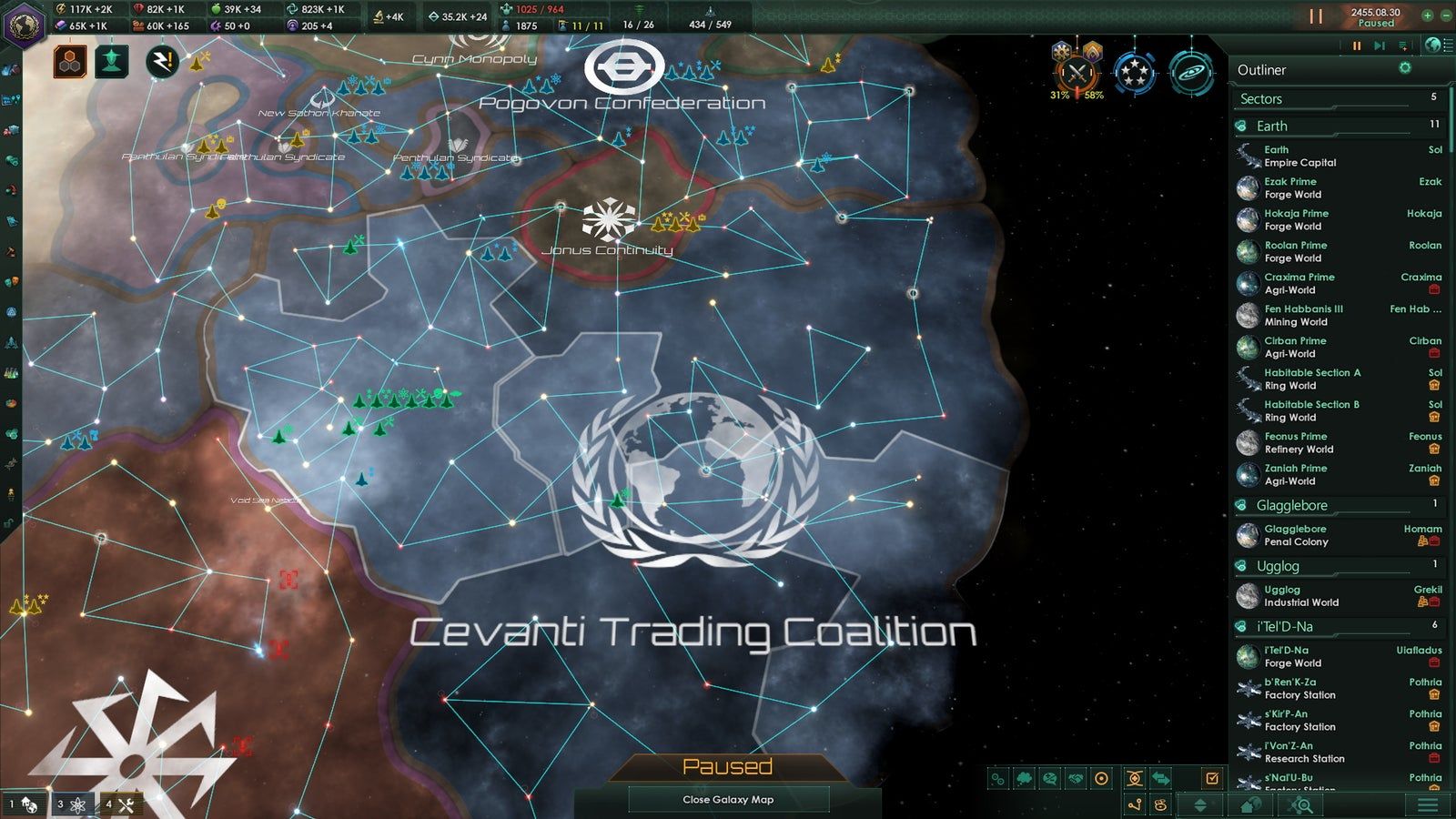Image resolution: width=1456 pixels, height=819 pixels.
Task: Open galaxy search with the magnifier icon
Action: (1305, 807)
